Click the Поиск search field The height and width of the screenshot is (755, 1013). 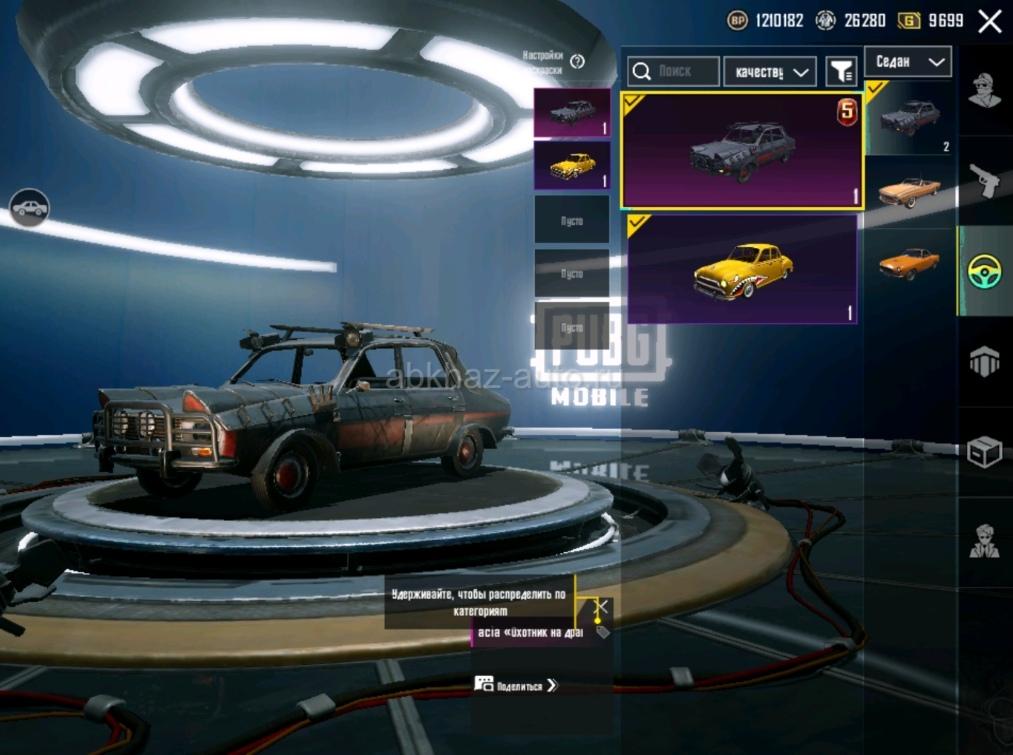click(x=673, y=72)
